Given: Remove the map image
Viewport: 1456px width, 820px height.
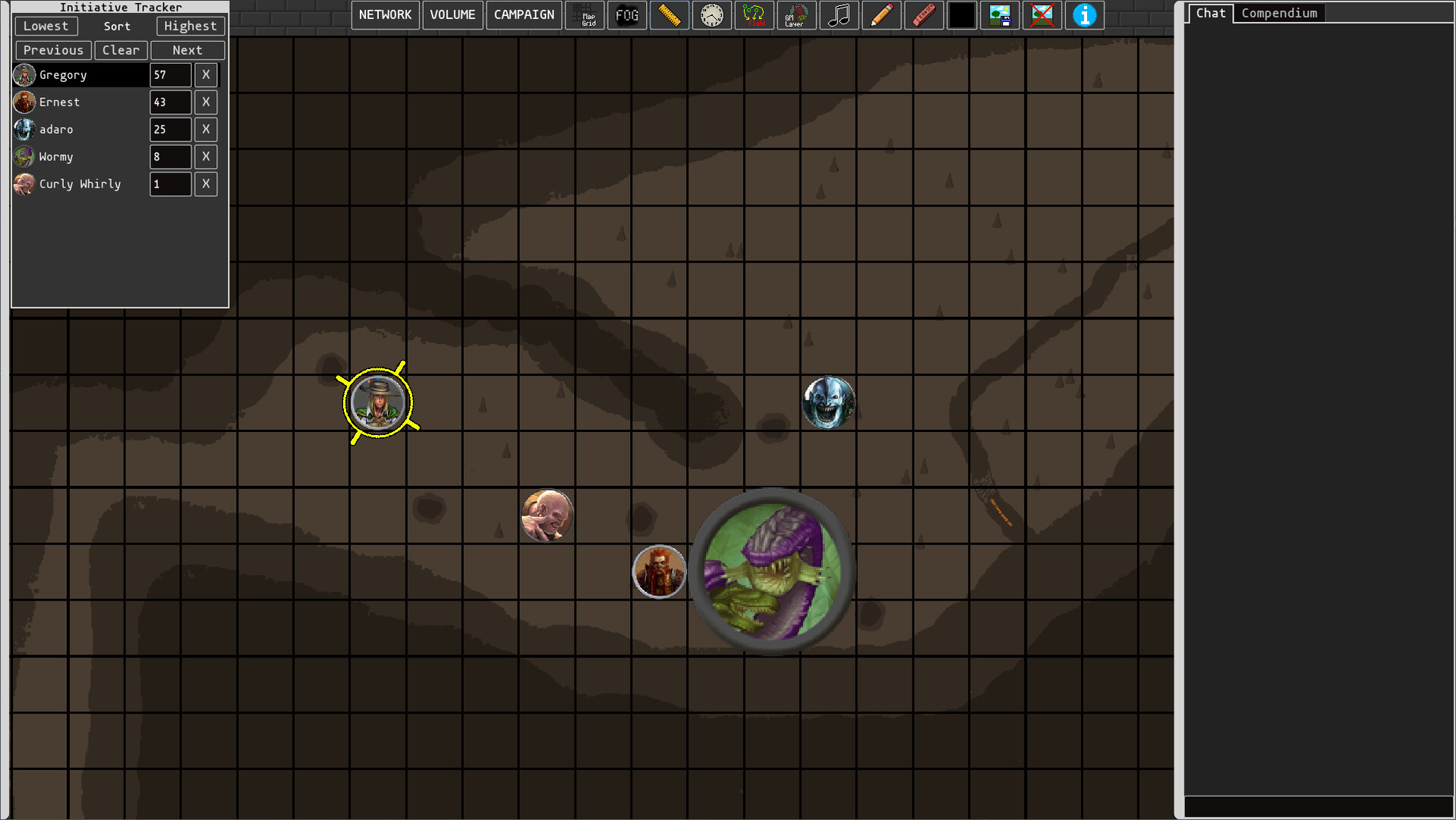Looking at the screenshot, I should pyautogui.click(x=1041, y=15).
